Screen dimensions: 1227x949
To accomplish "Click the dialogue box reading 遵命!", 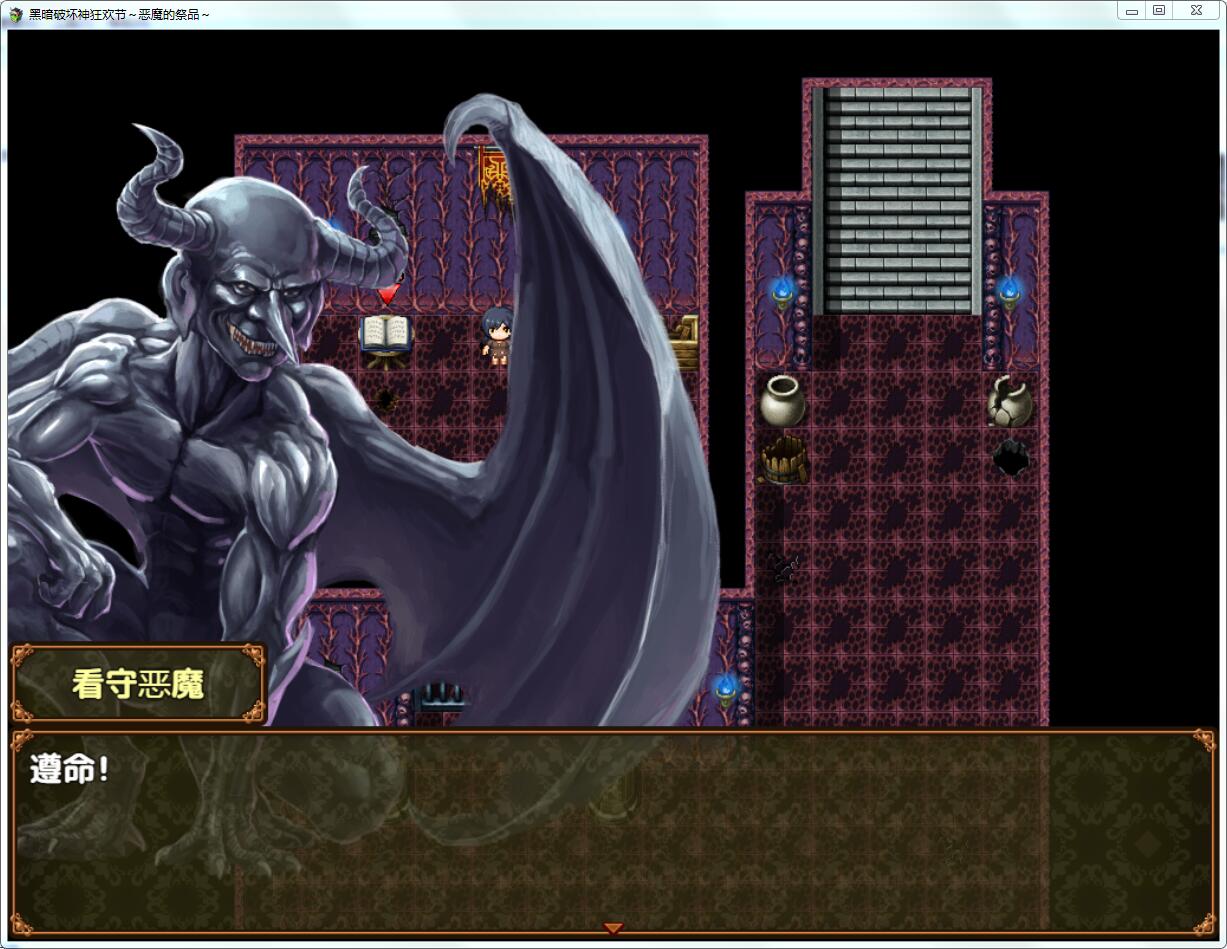I will [613, 832].
